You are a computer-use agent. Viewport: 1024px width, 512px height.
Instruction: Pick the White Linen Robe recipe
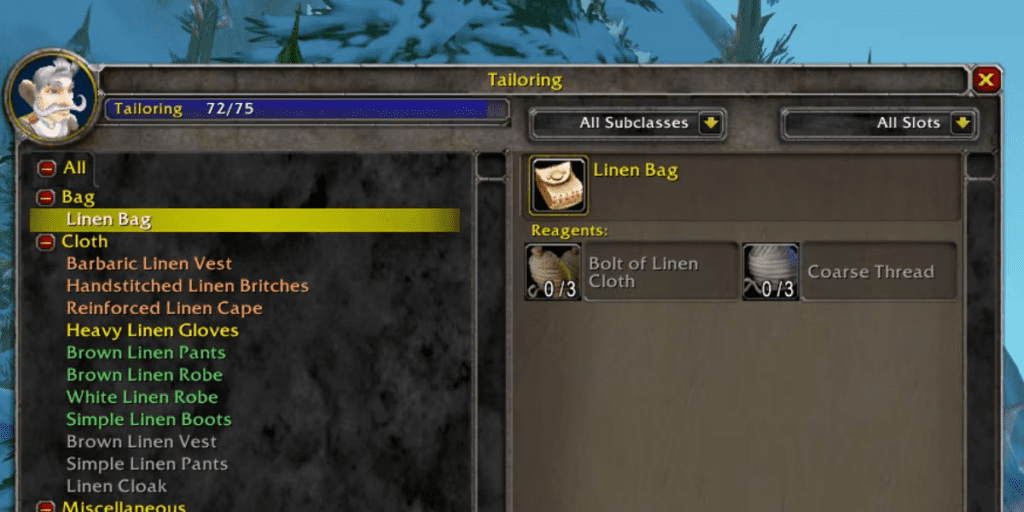click(142, 397)
